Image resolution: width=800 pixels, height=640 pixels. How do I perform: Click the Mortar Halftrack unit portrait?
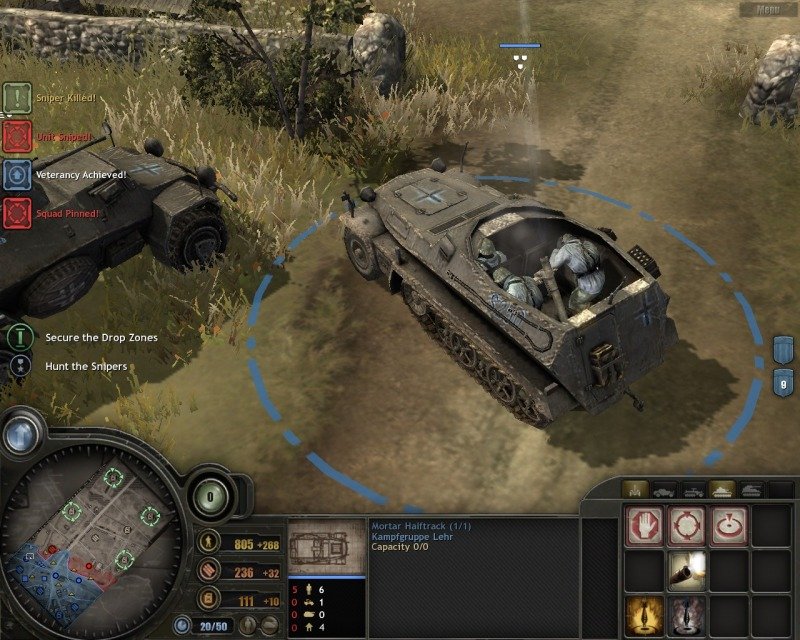pyautogui.click(x=320, y=548)
